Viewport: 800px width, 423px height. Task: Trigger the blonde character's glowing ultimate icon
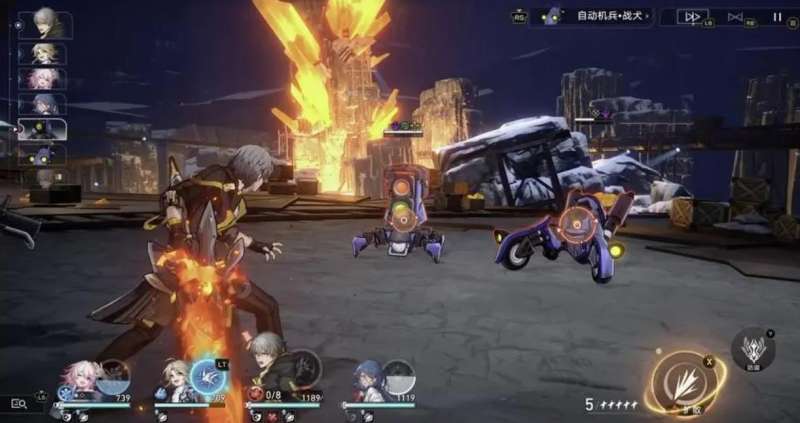click(209, 378)
